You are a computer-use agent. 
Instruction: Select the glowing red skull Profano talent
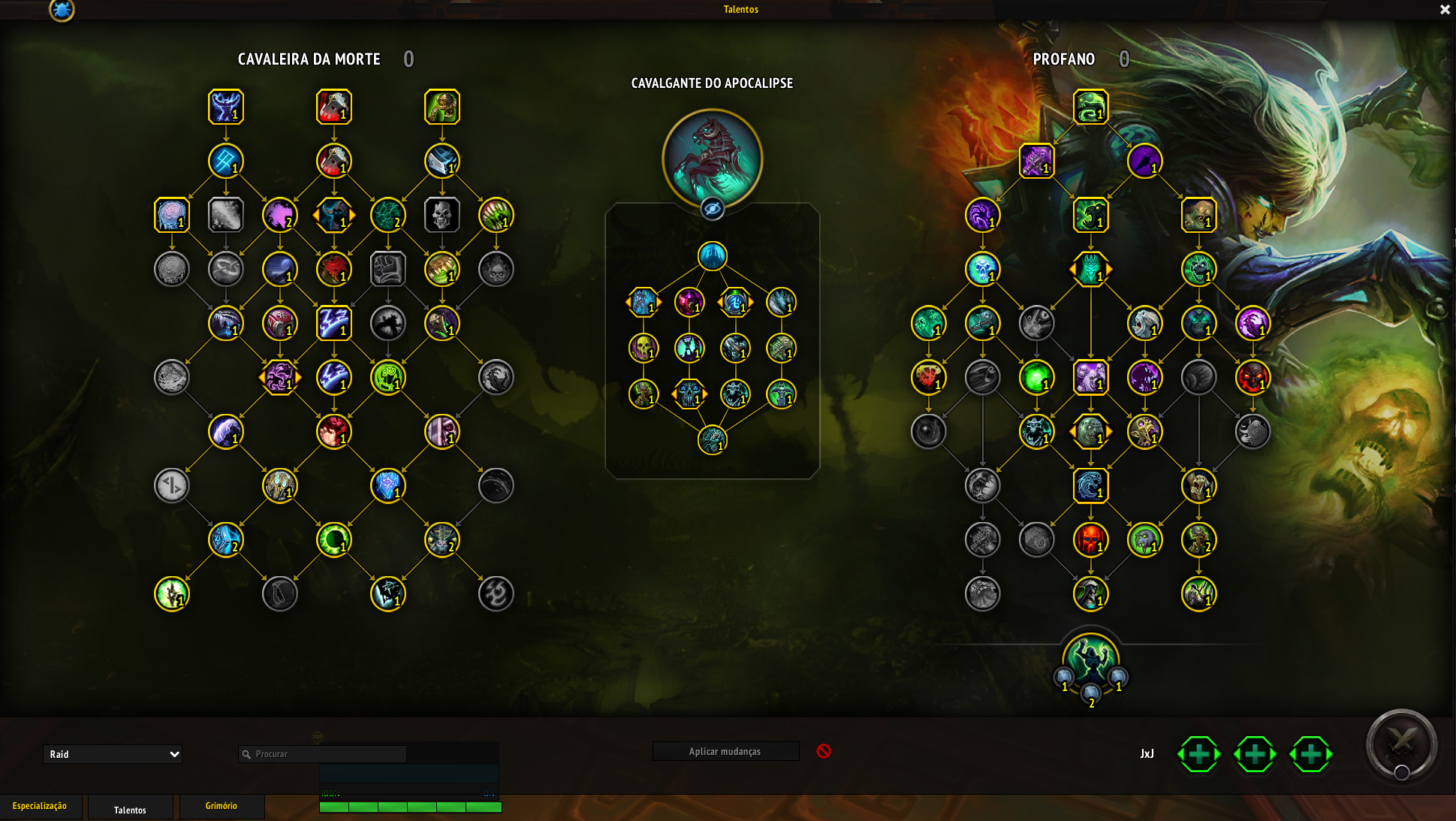pyautogui.click(x=1090, y=539)
